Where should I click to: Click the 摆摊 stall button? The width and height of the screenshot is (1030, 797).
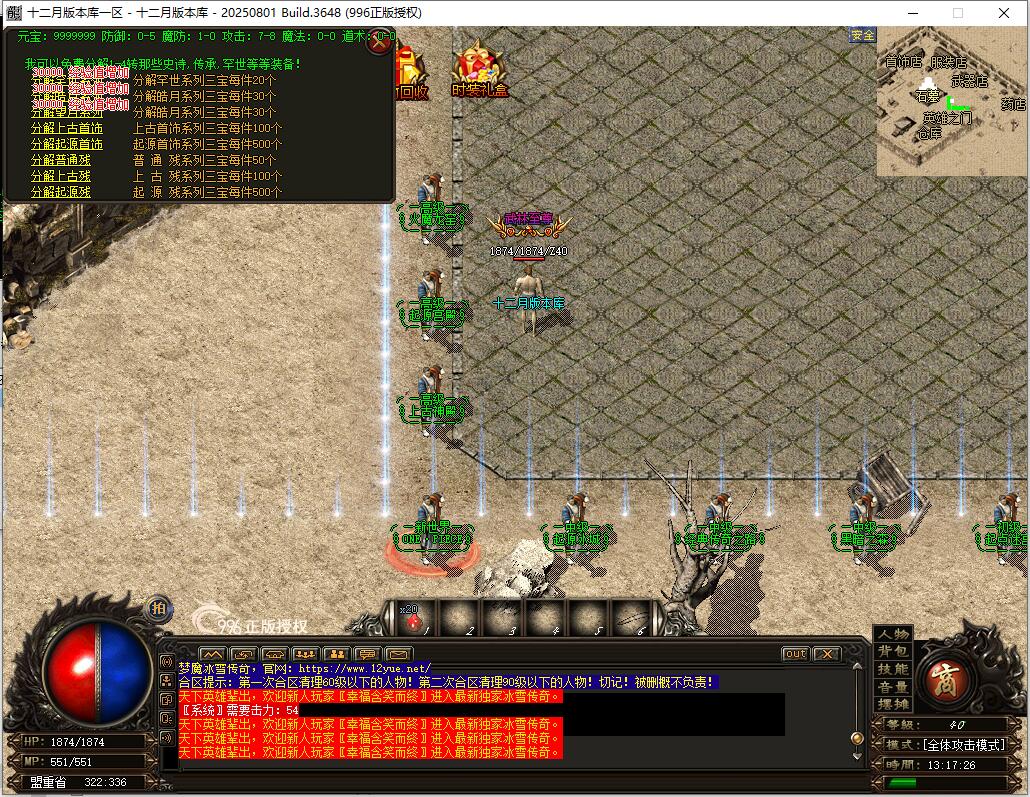point(893,704)
